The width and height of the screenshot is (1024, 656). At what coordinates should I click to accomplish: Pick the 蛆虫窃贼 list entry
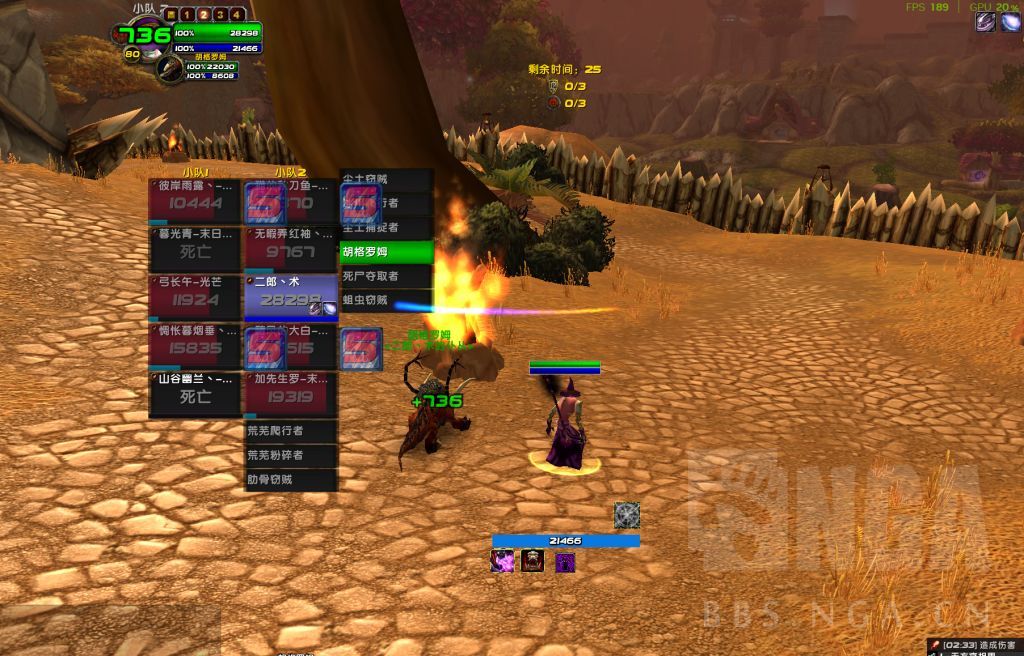tap(387, 300)
